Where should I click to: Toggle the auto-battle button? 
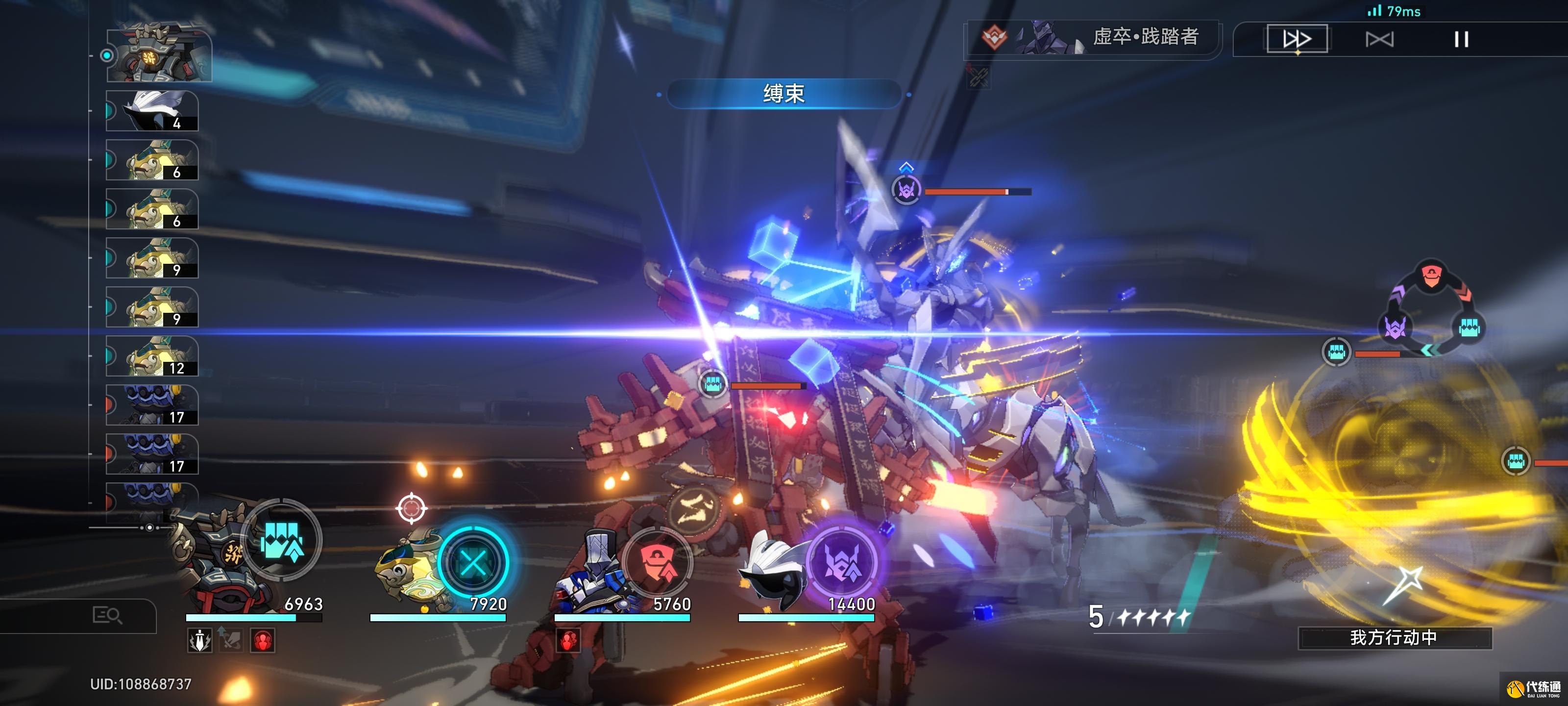point(1379,40)
